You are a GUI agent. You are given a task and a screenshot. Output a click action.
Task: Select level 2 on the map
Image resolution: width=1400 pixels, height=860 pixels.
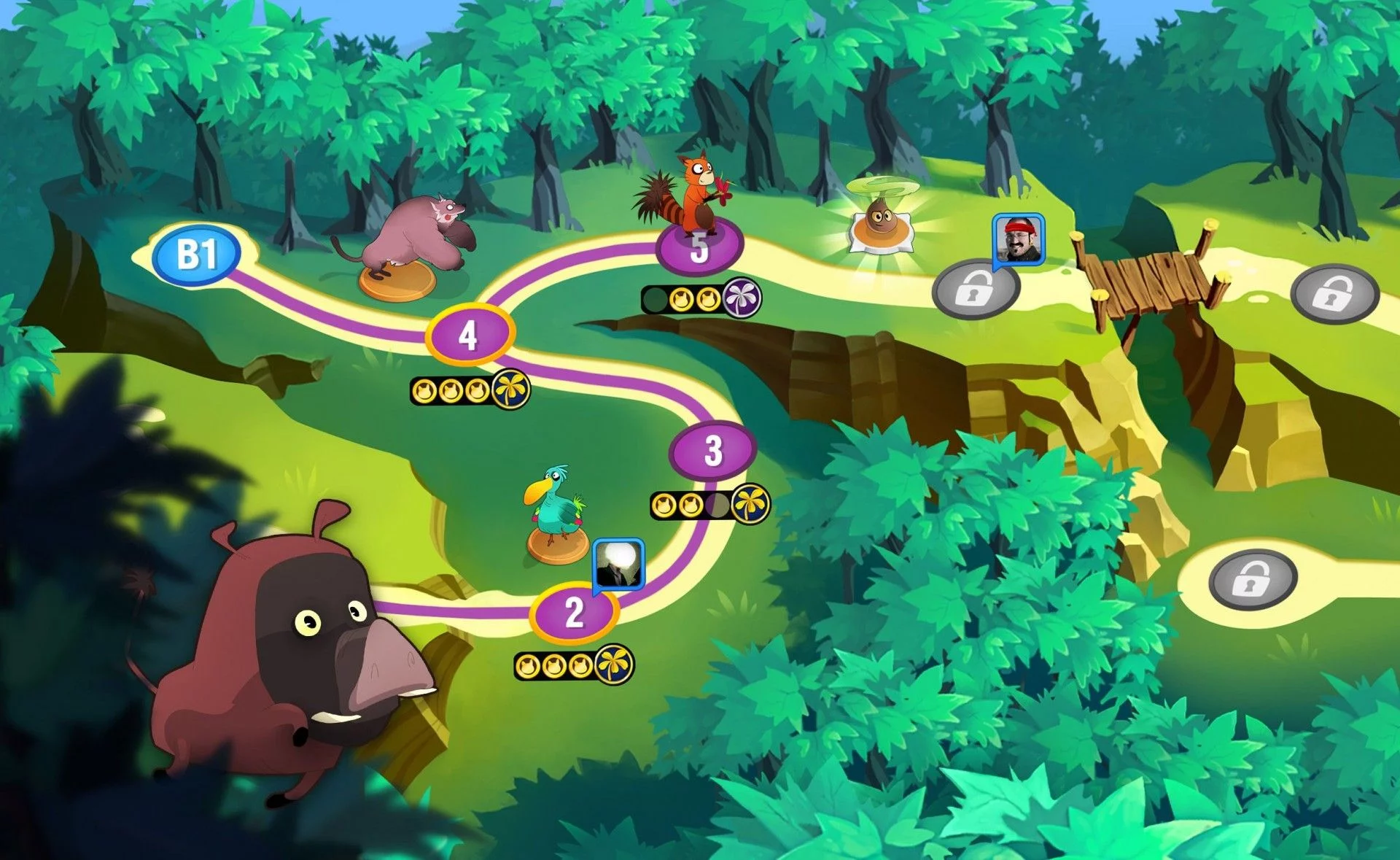click(x=575, y=612)
